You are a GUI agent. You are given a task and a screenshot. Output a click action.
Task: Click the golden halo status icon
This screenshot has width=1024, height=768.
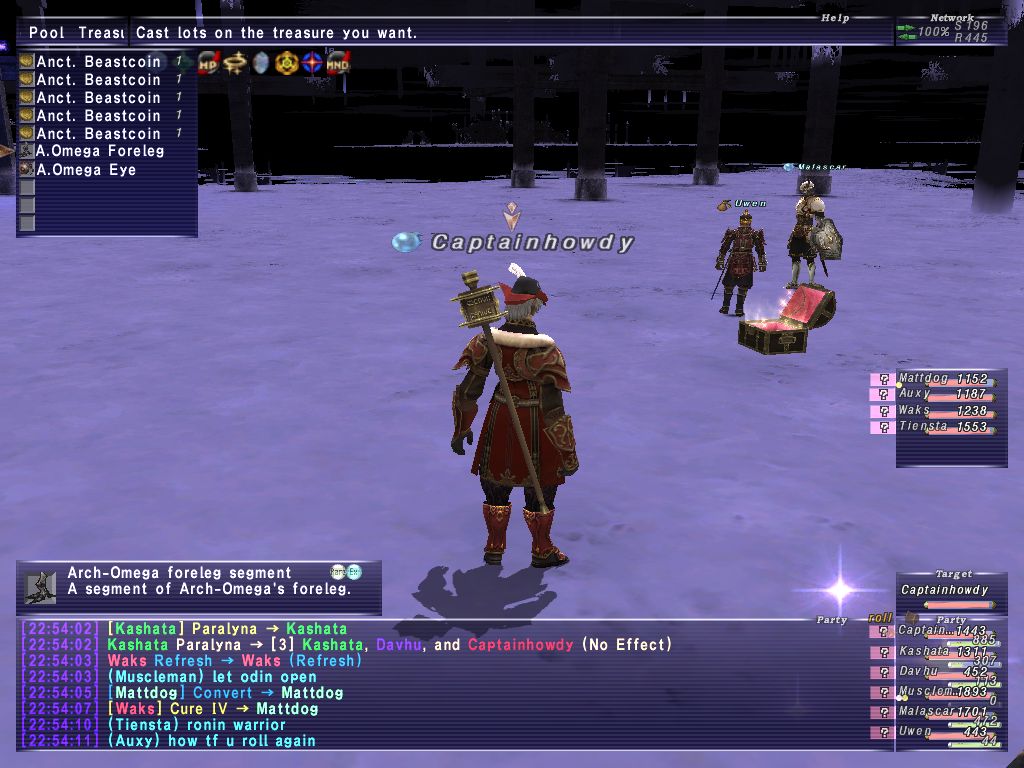tap(235, 63)
